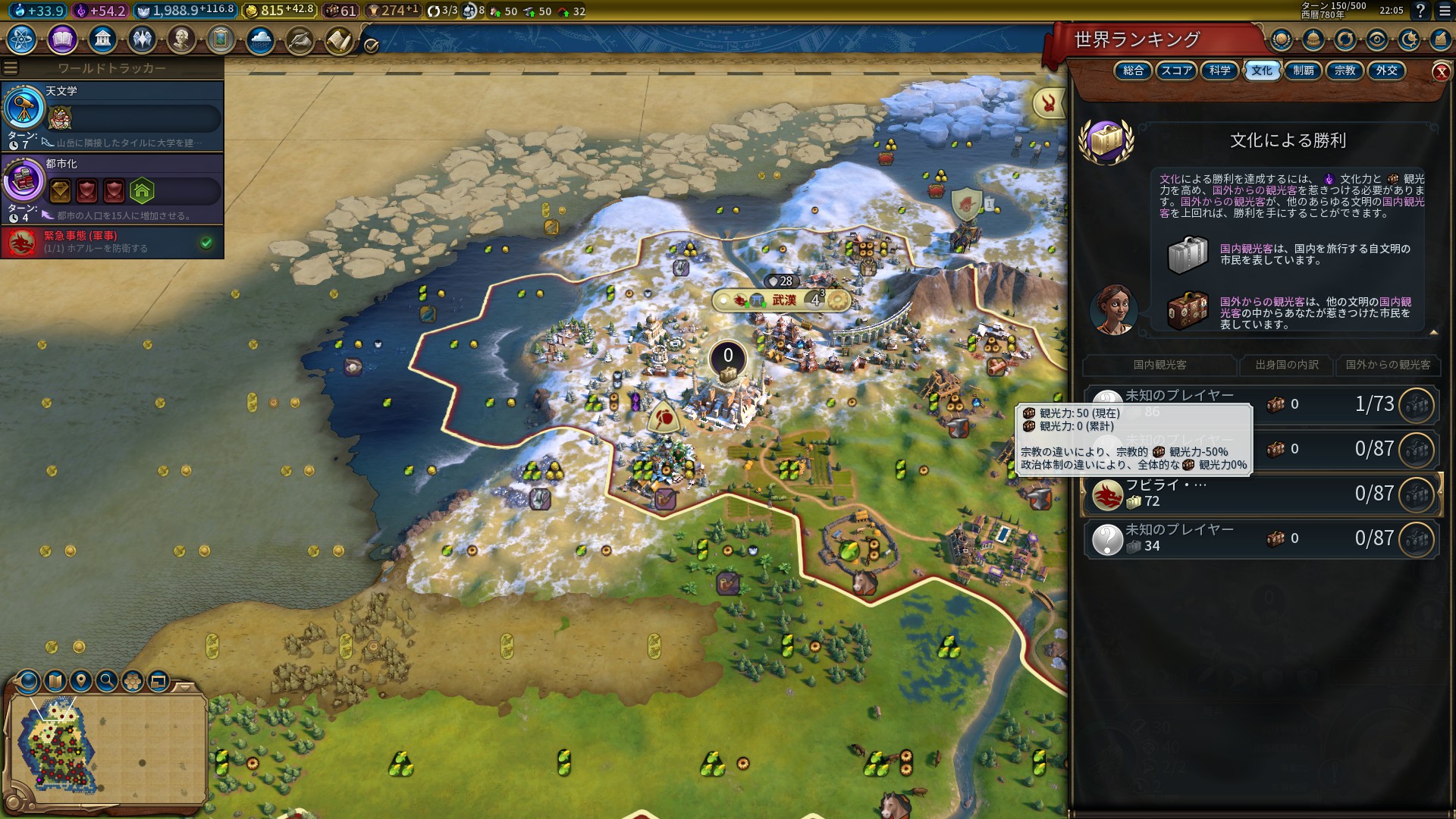Close the 世界ランキング panel
Screen dimensions: 1456x819
1441,72
